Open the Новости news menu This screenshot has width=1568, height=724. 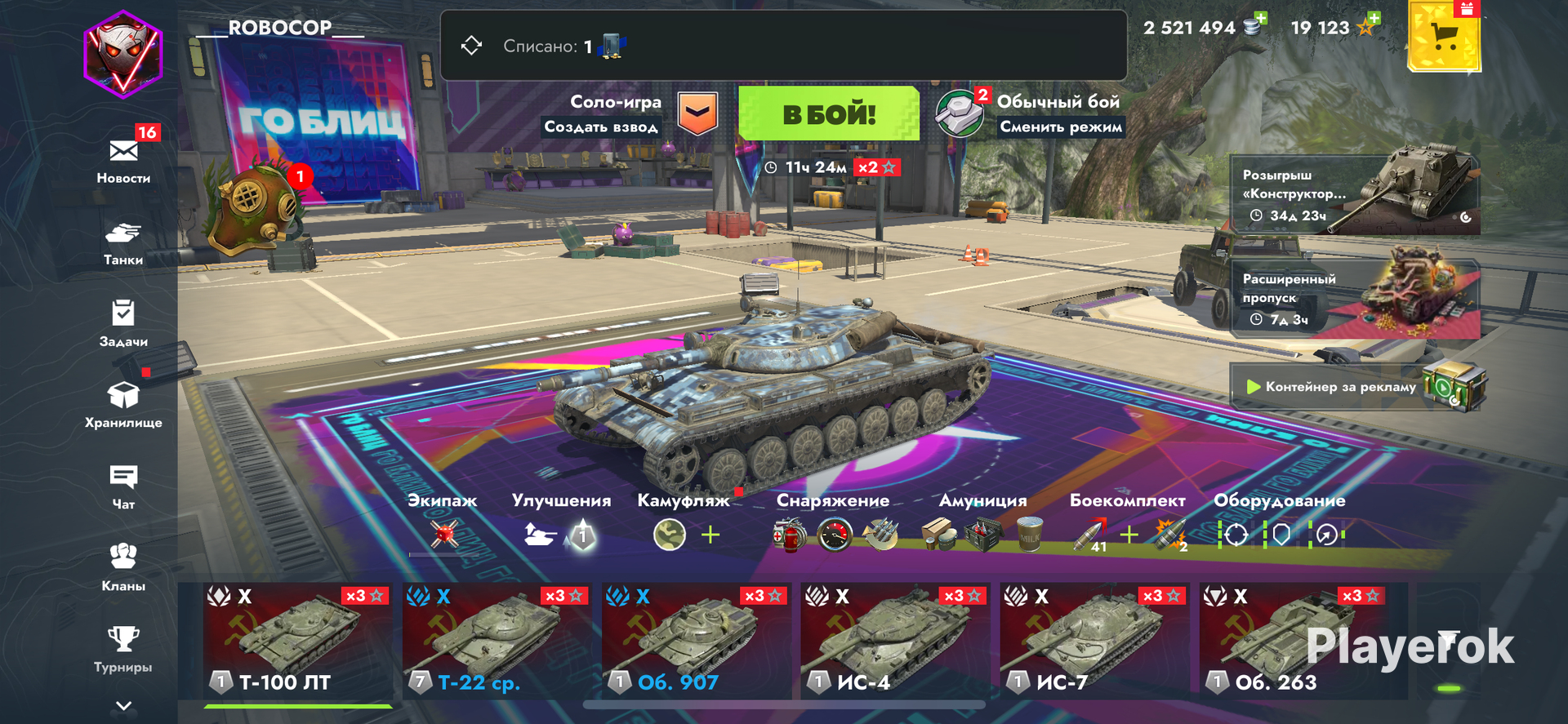pos(123,161)
